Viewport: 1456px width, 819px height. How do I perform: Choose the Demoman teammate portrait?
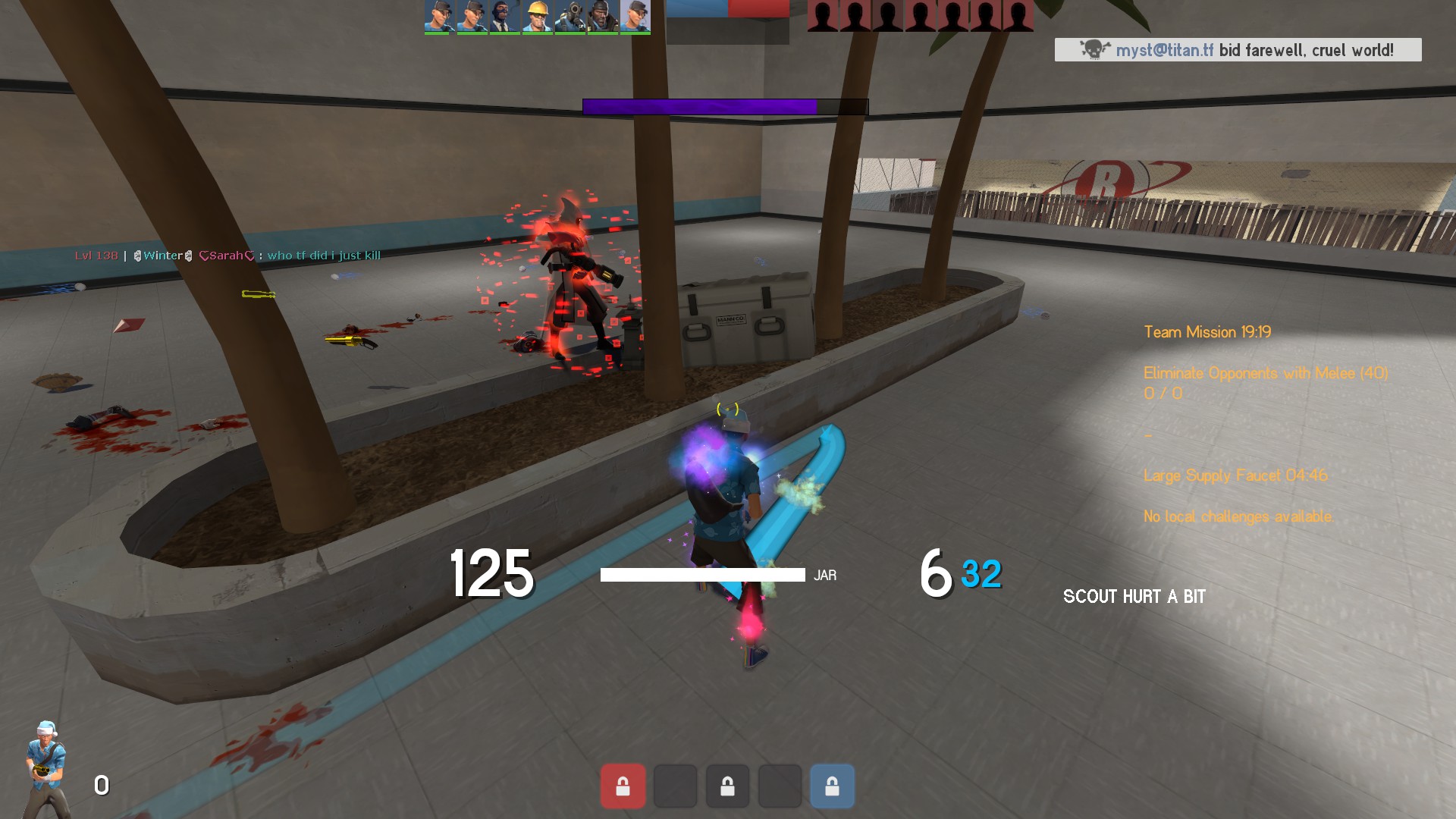(x=602, y=17)
